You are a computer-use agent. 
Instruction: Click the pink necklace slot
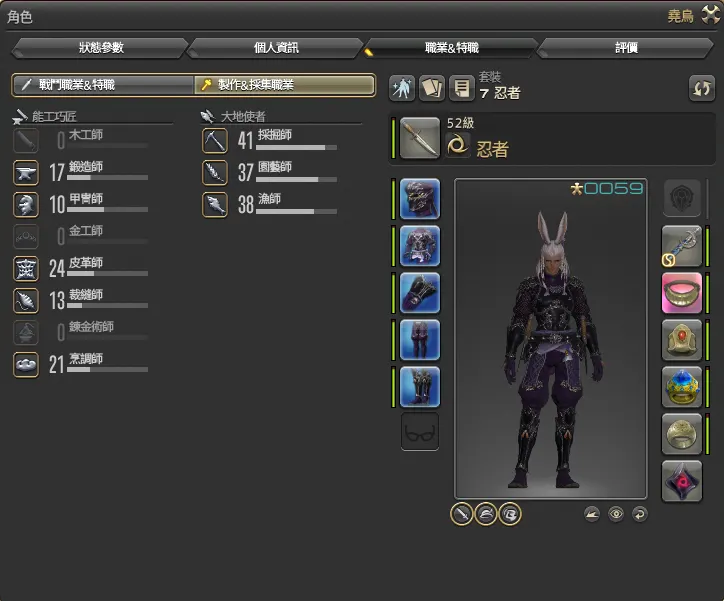pyautogui.click(x=682, y=293)
